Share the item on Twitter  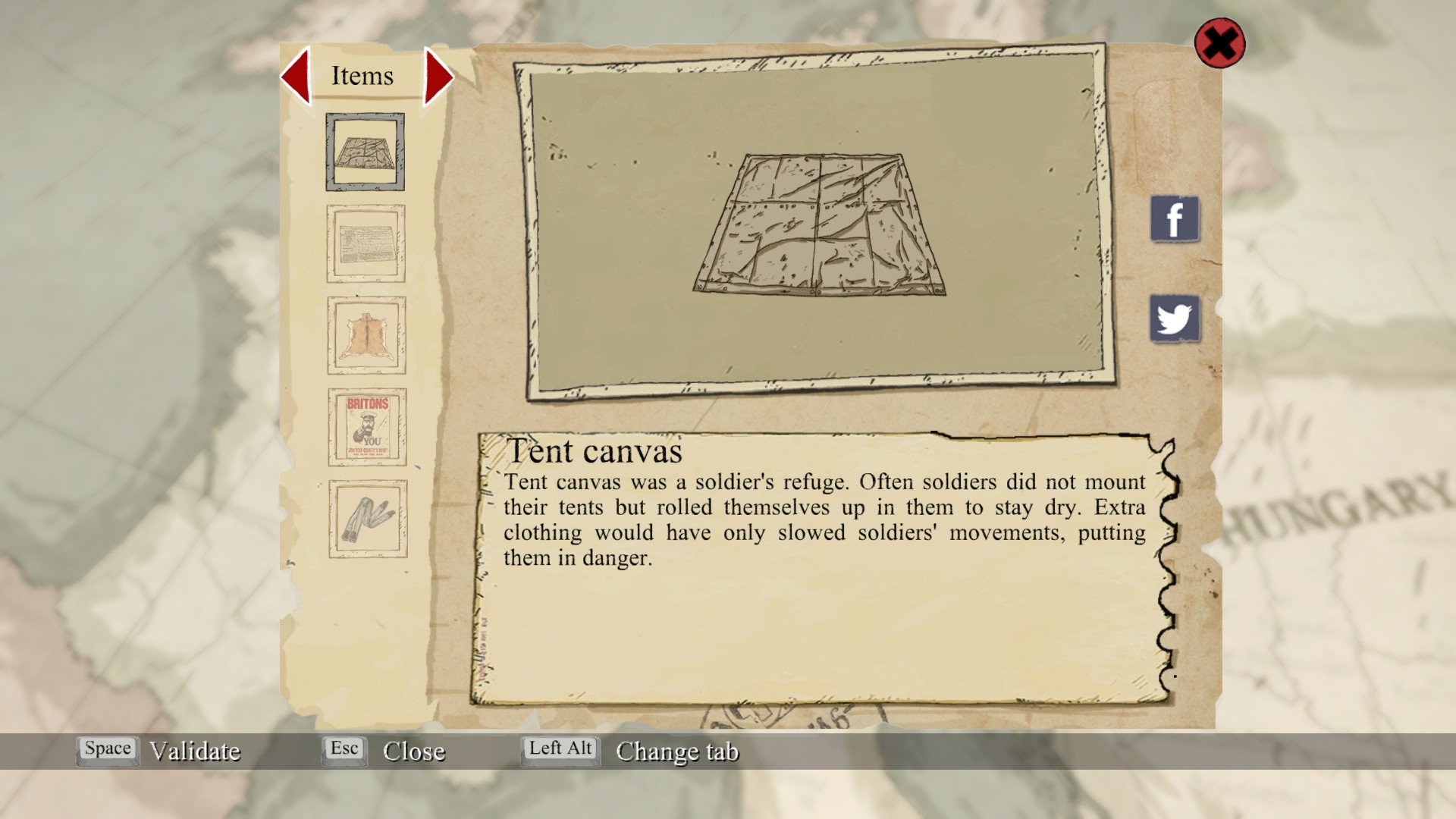point(1174,318)
